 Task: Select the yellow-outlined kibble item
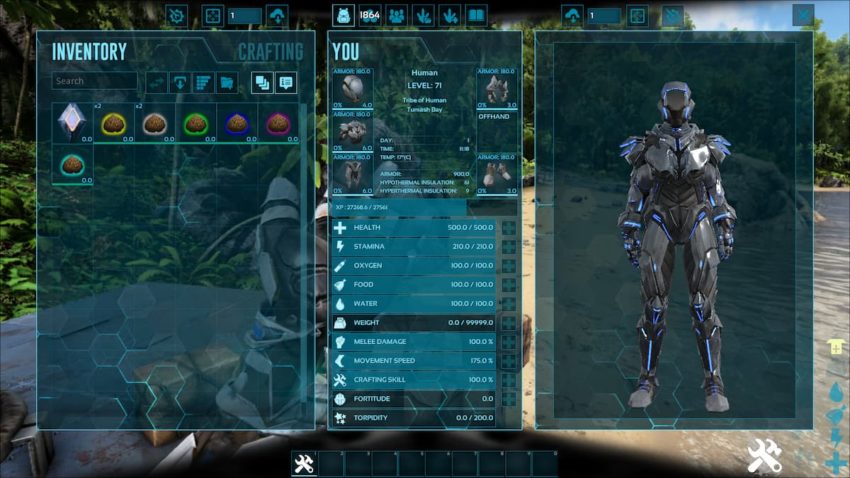click(x=112, y=122)
